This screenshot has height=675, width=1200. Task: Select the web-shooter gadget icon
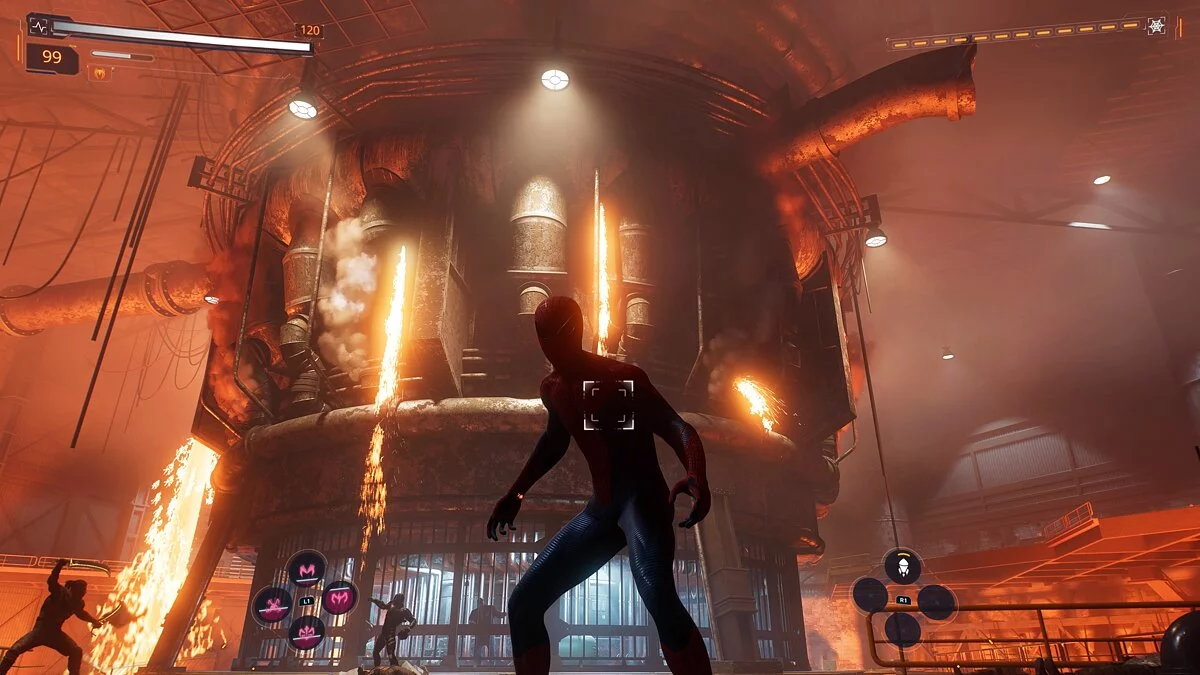coord(902,566)
